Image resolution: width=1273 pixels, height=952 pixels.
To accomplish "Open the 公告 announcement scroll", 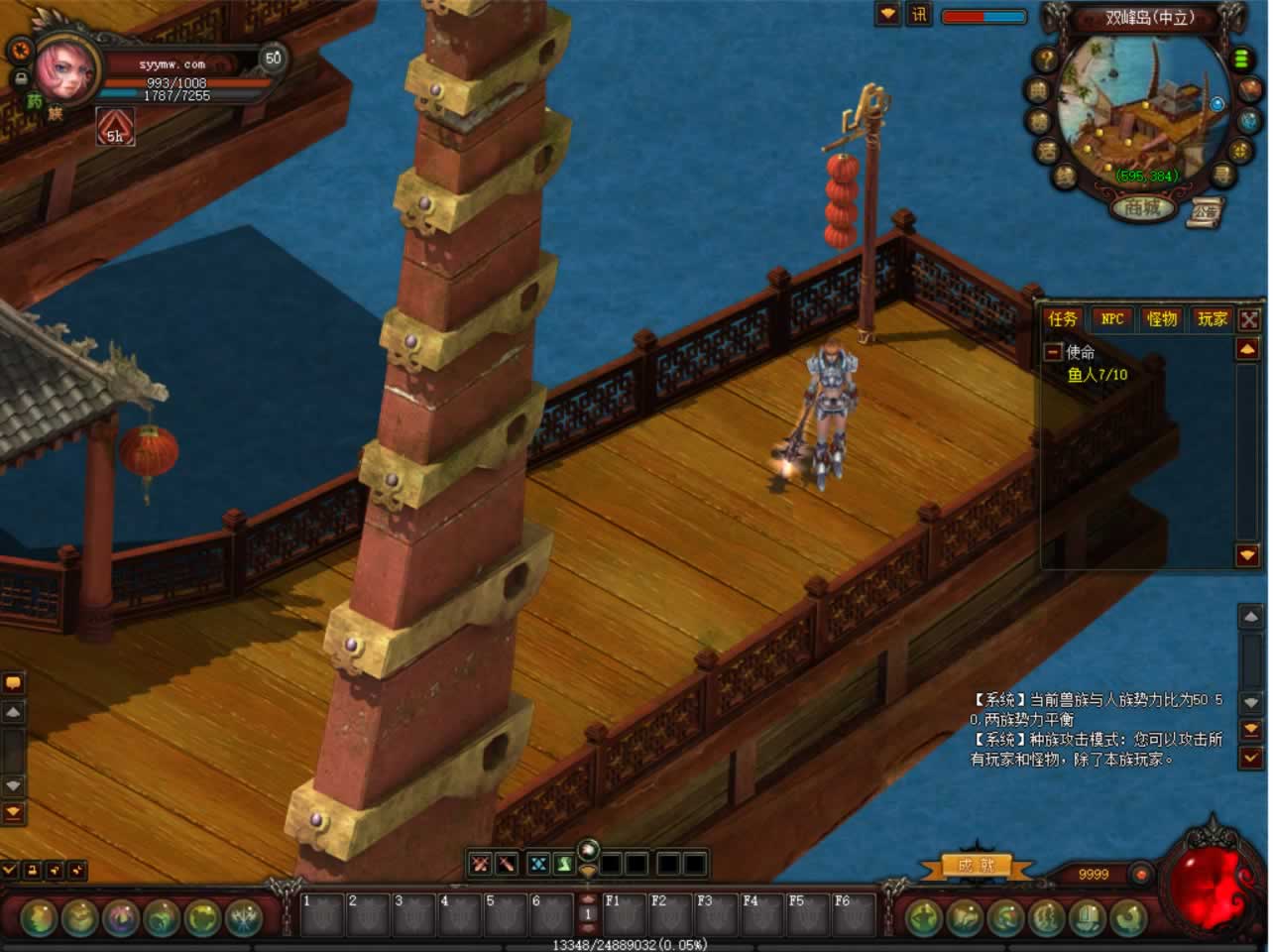I will coord(1206,211).
